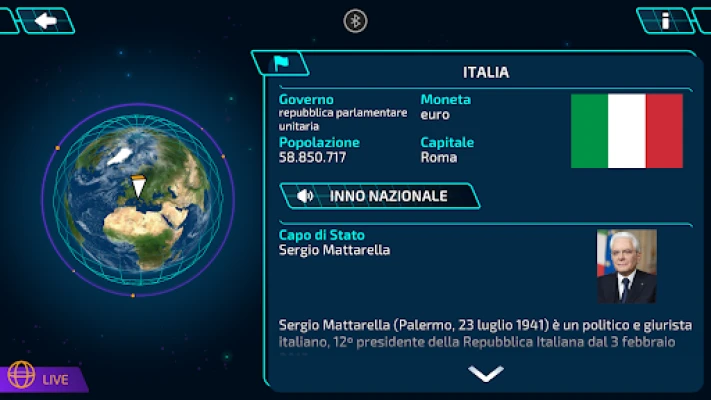Go back with the arrow button
711x400 pixels.
pyautogui.click(x=46, y=20)
